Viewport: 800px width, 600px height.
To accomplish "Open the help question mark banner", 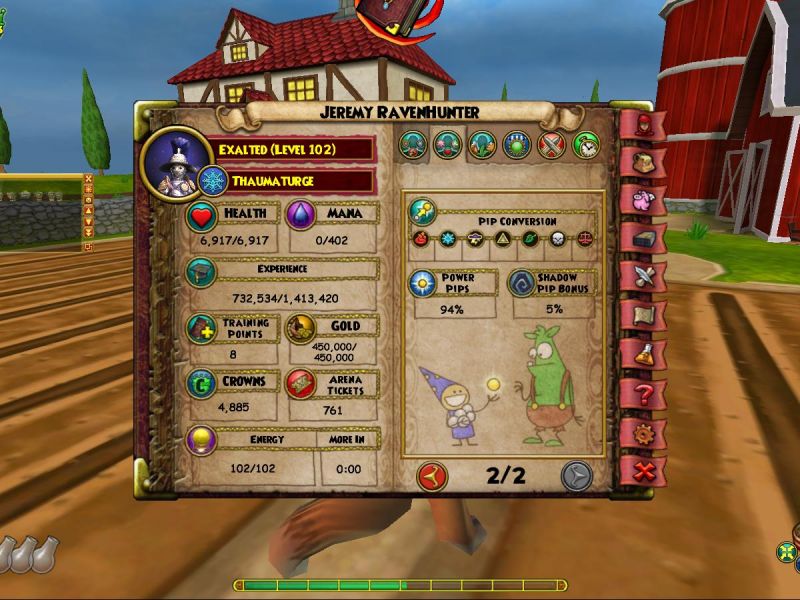I will [644, 392].
